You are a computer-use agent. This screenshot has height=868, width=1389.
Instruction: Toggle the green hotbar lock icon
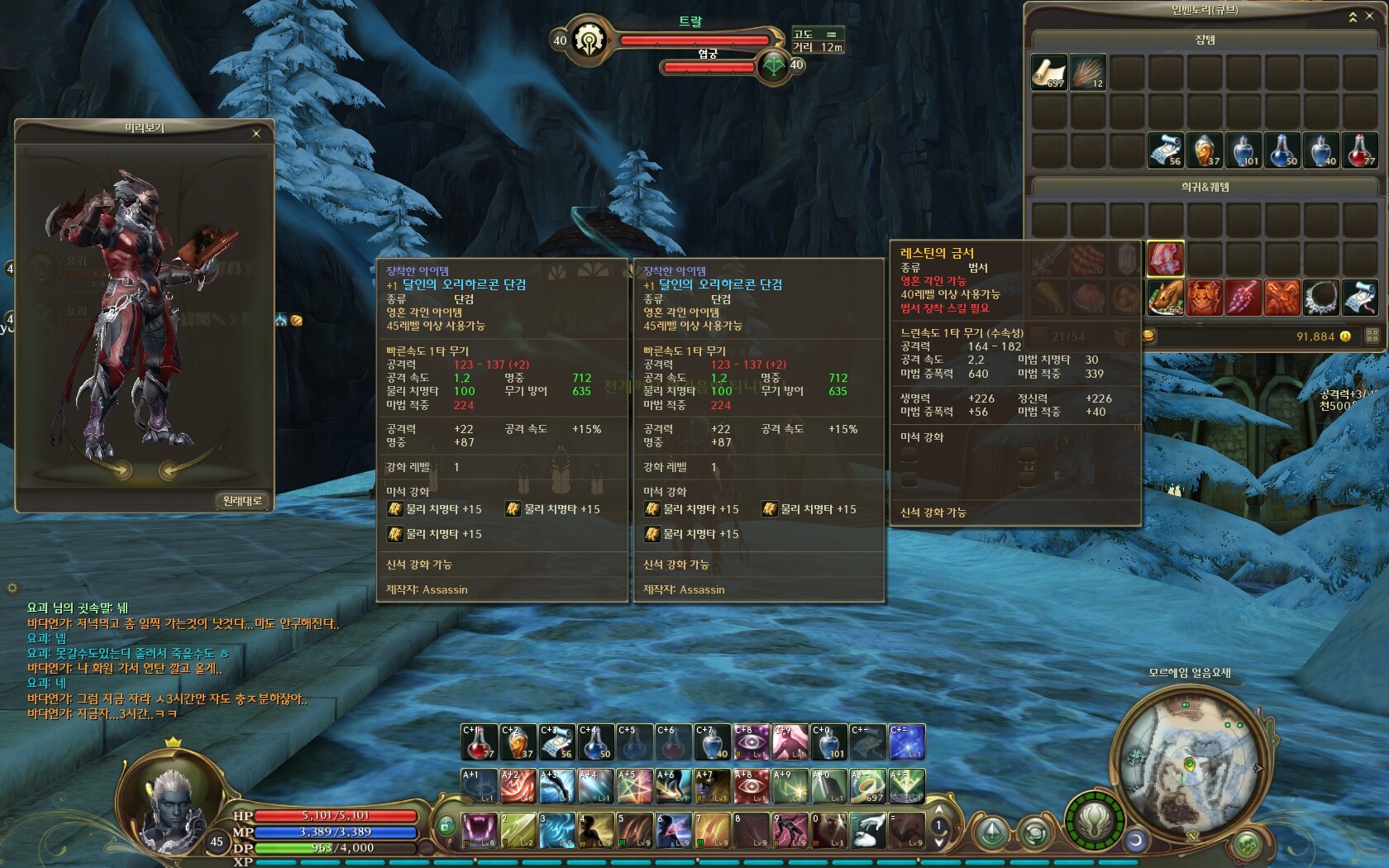point(446,825)
